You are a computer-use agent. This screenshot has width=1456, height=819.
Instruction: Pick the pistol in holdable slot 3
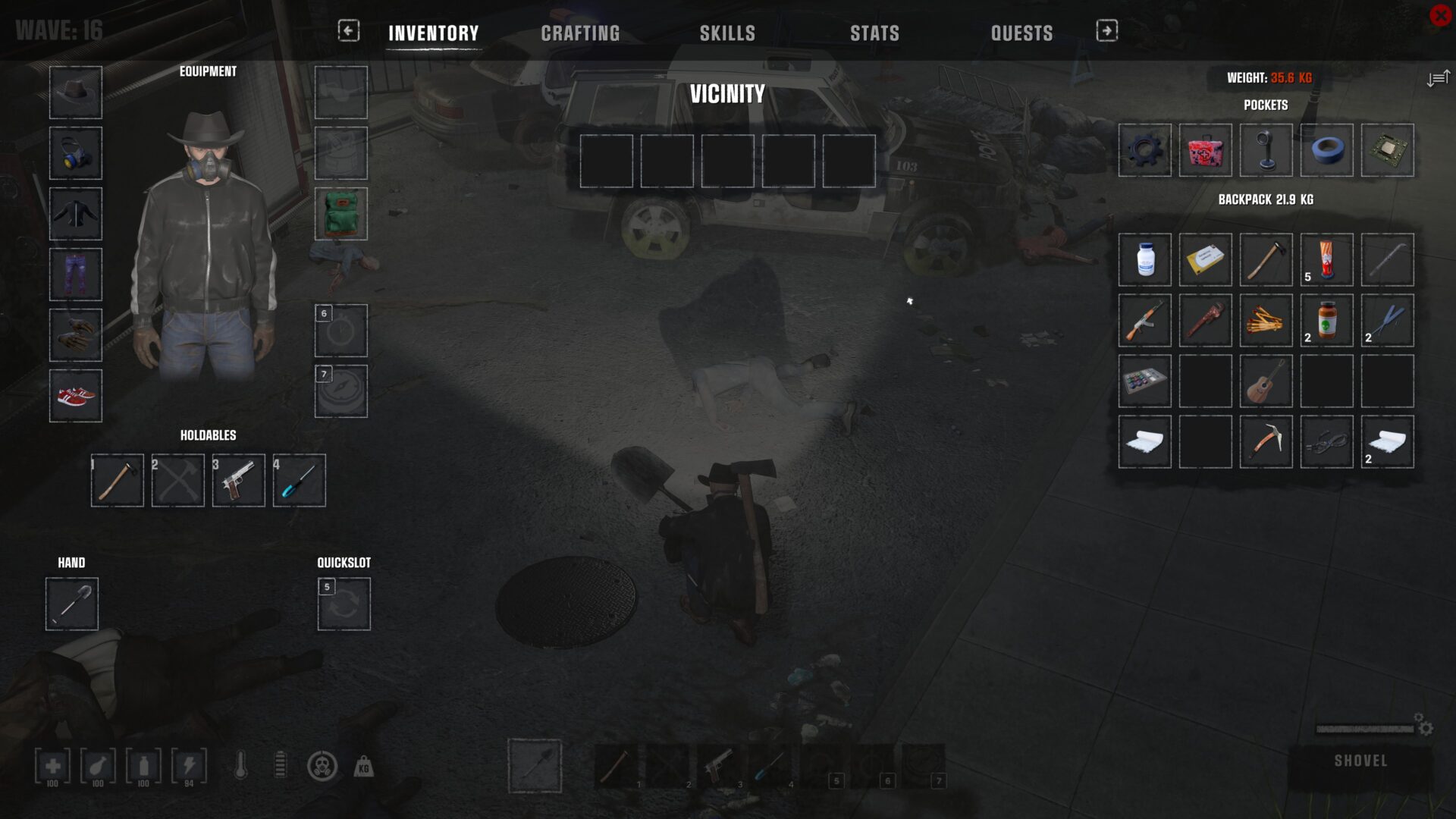[x=239, y=480]
